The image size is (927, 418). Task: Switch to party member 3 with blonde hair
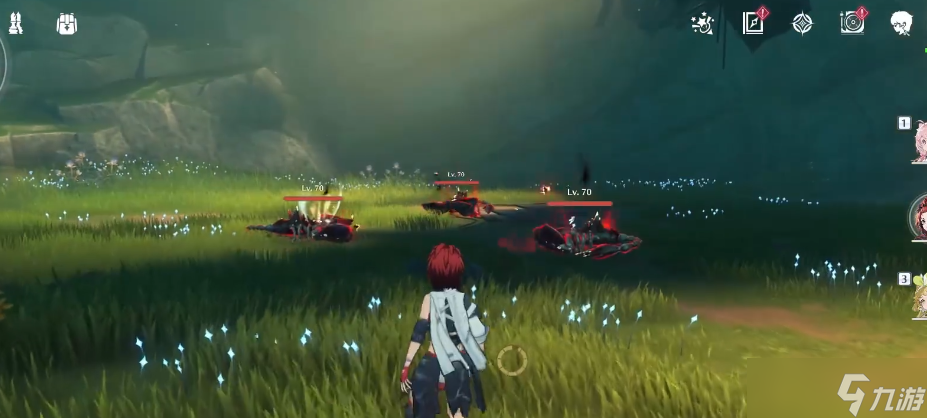pyautogui.click(x=918, y=297)
